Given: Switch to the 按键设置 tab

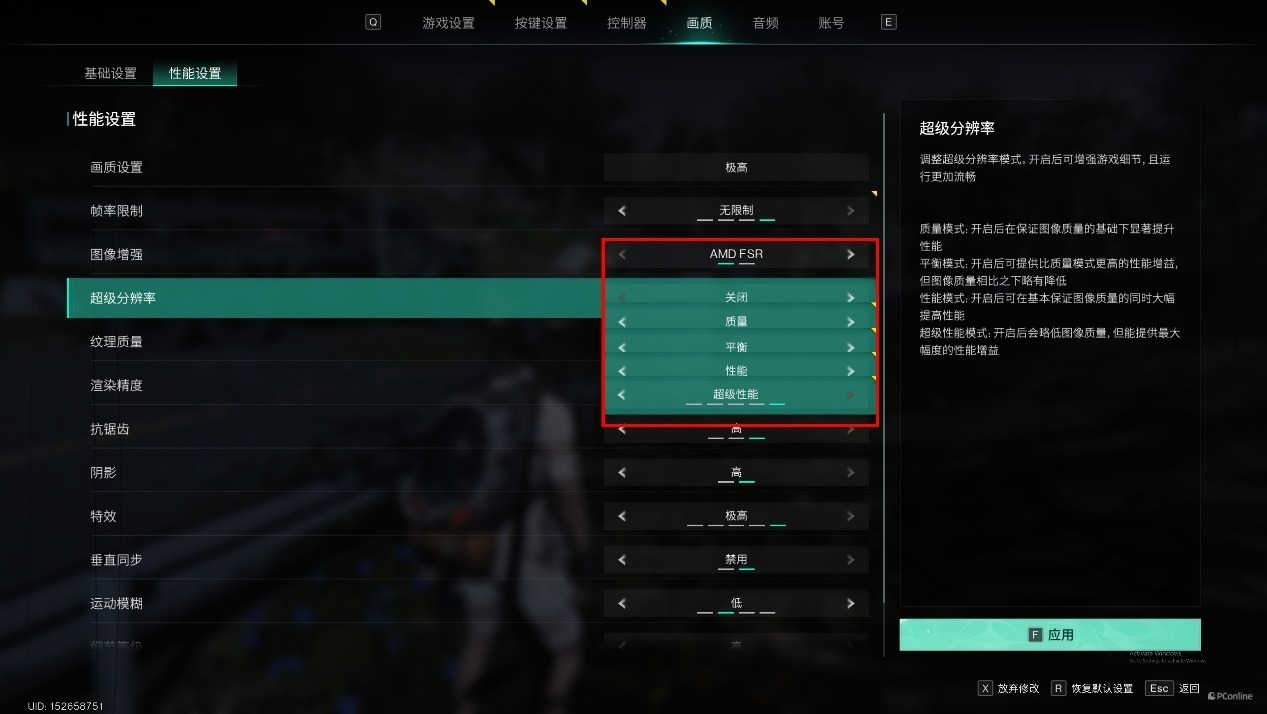Looking at the screenshot, I should (x=540, y=23).
